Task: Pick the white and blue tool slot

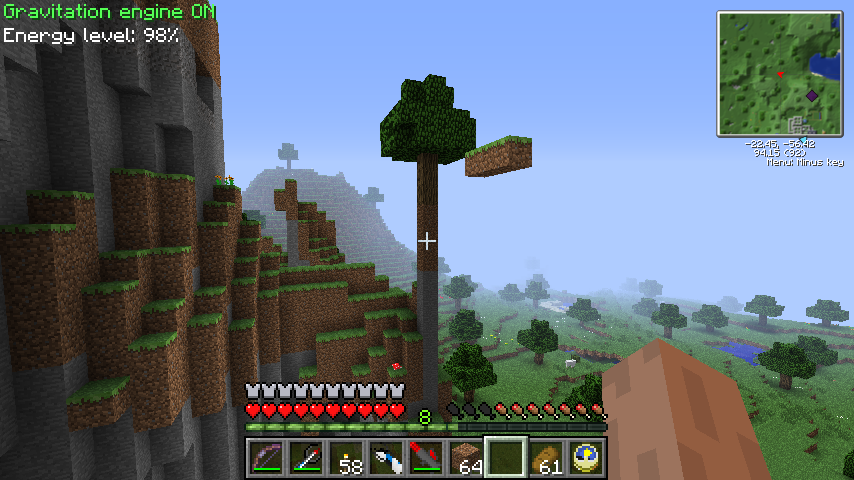Action: pyautogui.click(x=385, y=458)
